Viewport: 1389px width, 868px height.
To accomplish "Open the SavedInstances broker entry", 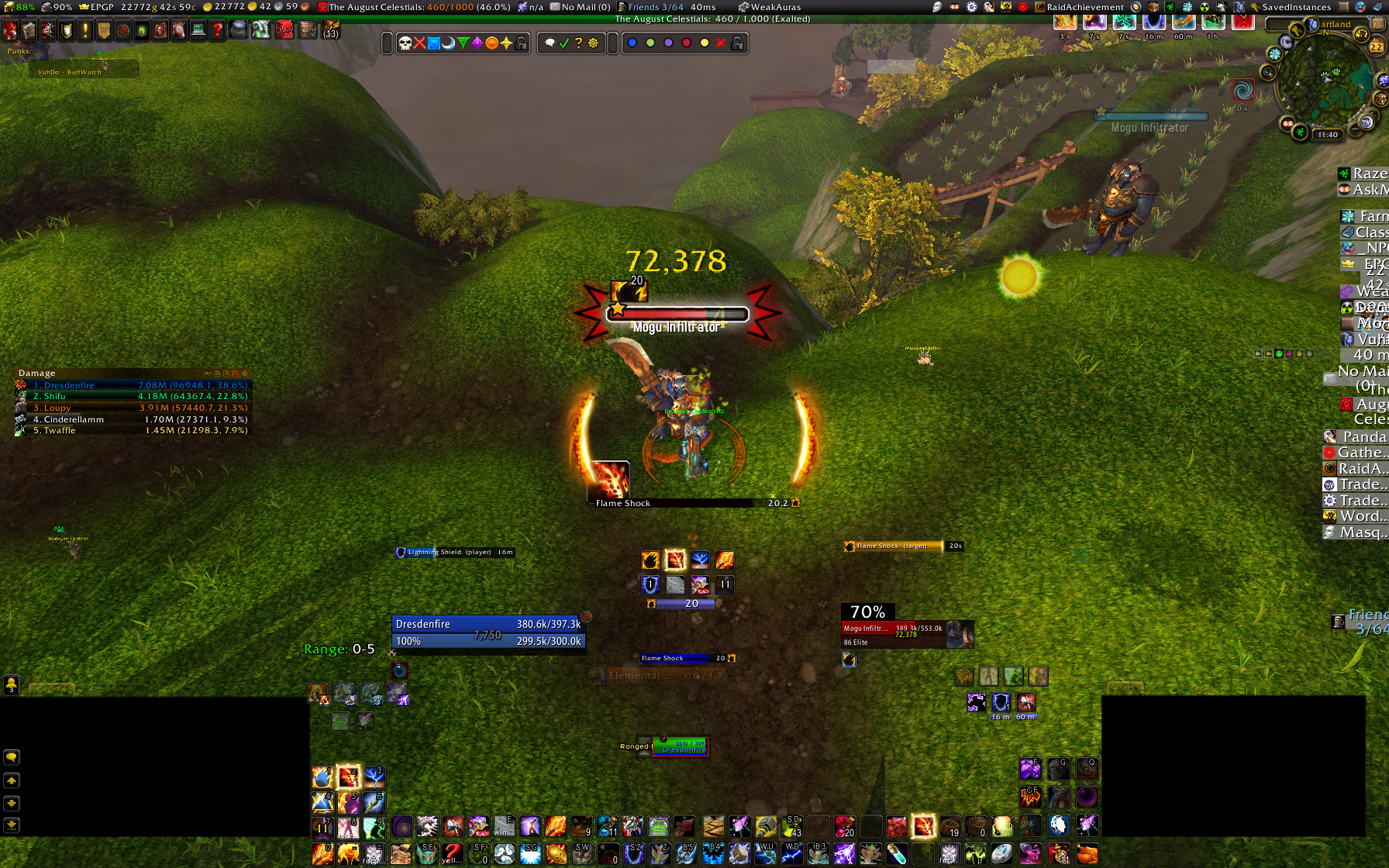I will tap(1295, 7).
